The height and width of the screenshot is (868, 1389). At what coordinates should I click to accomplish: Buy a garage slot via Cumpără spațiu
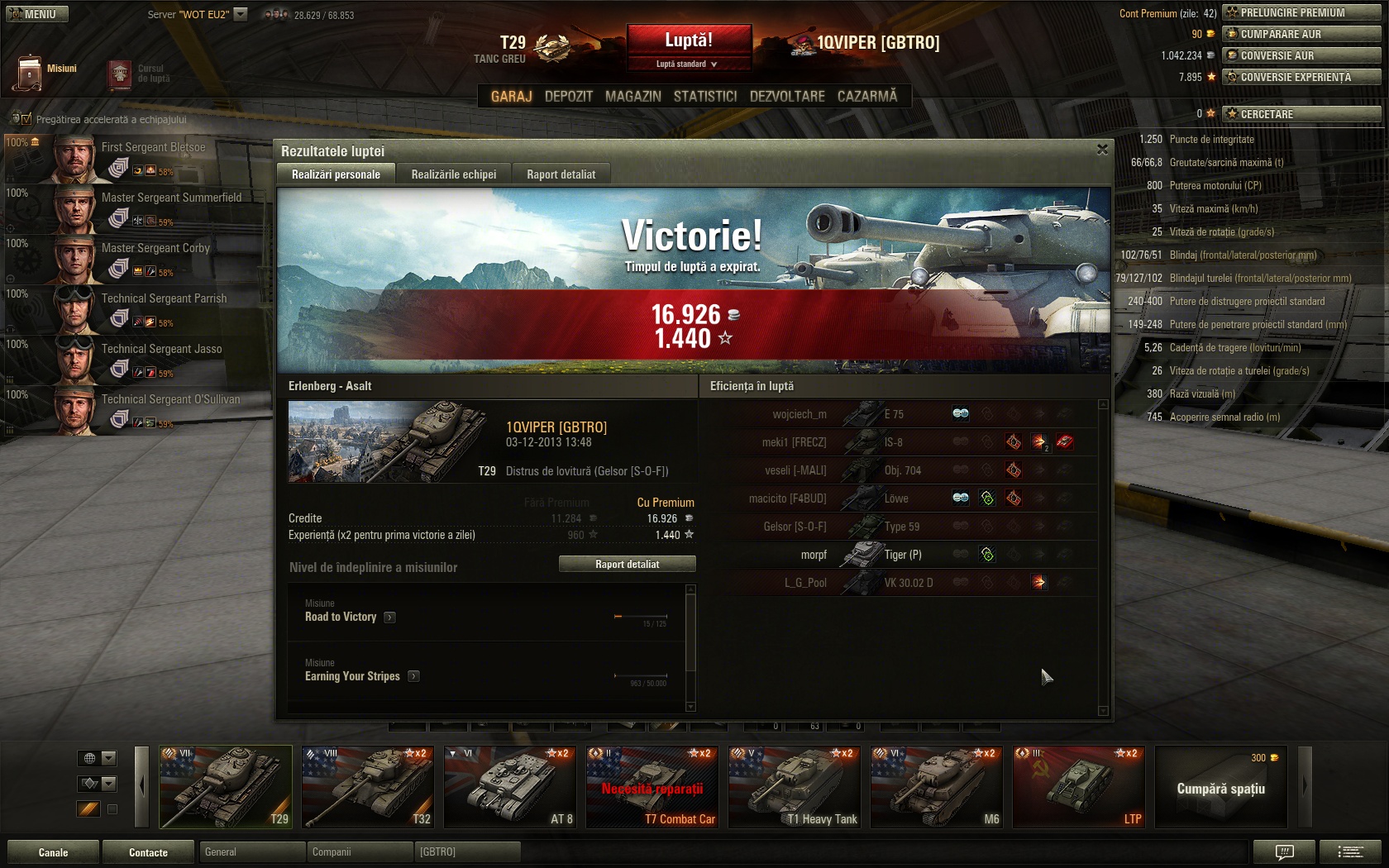pyautogui.click(x=1220, y=788)
